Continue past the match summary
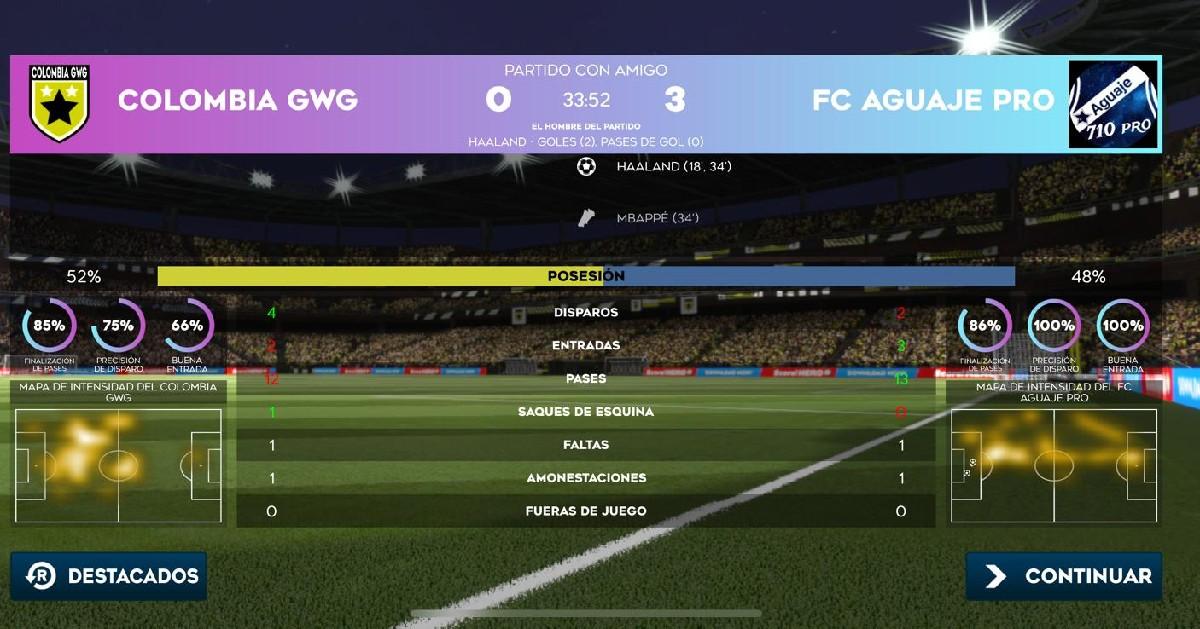Viewport: 1200px width, 629px height. [x=1064, y=576]
